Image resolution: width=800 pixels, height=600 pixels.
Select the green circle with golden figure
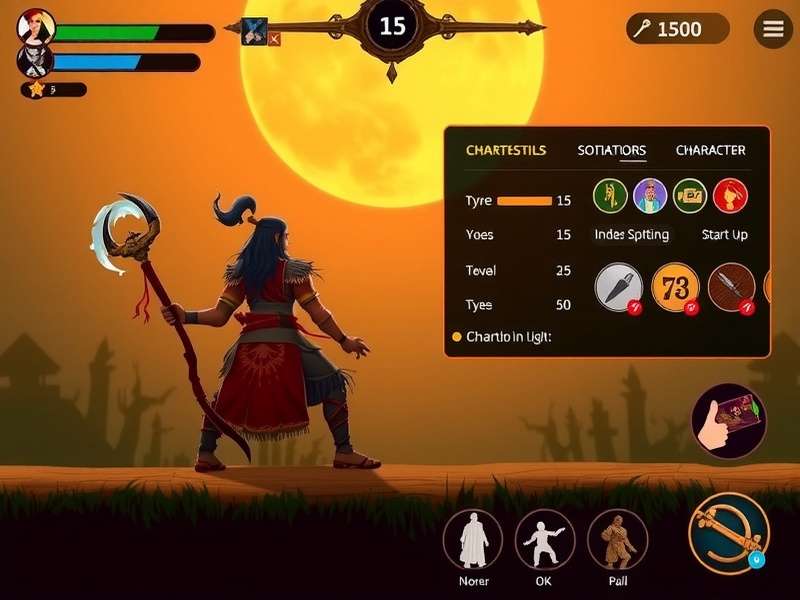(610, 195)
